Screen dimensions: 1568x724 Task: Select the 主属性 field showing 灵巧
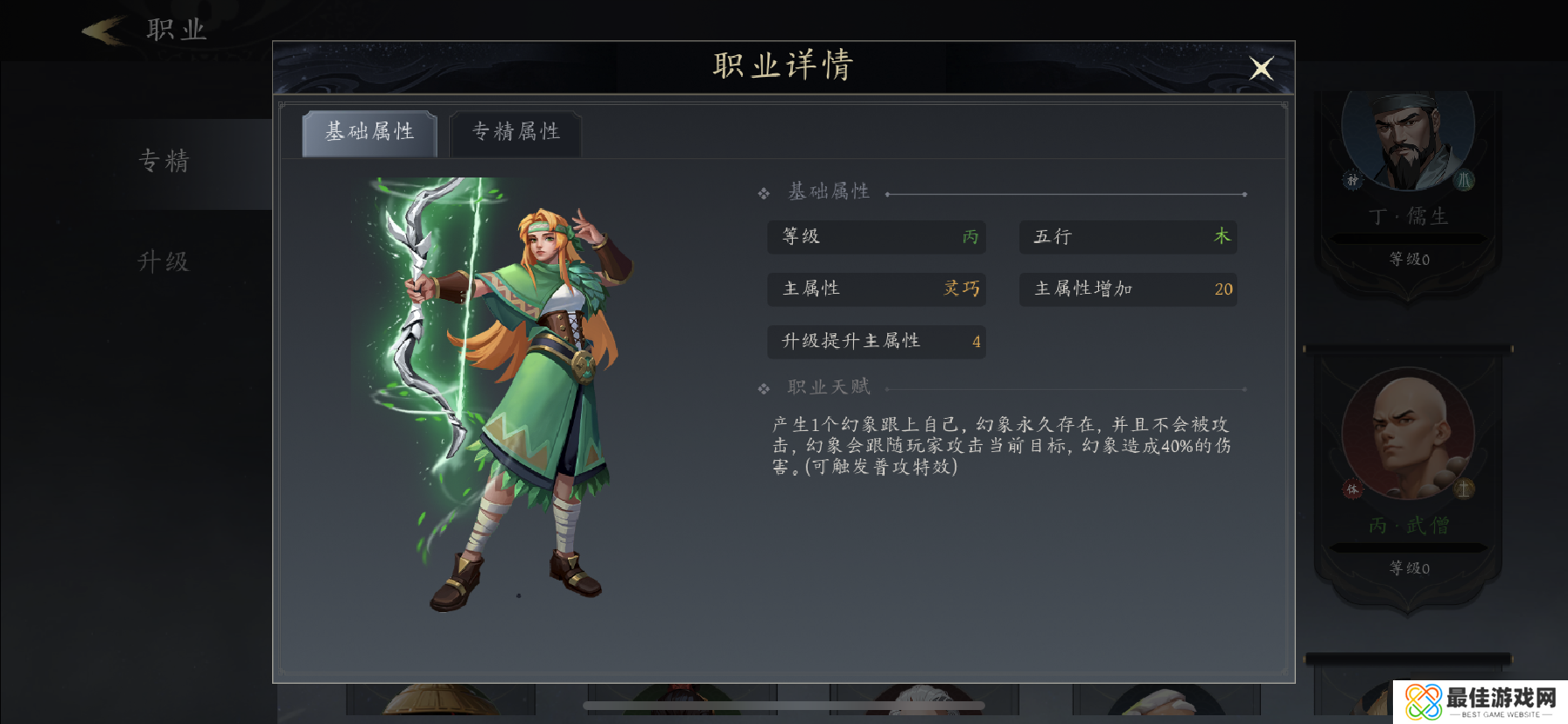pos(876,289)
